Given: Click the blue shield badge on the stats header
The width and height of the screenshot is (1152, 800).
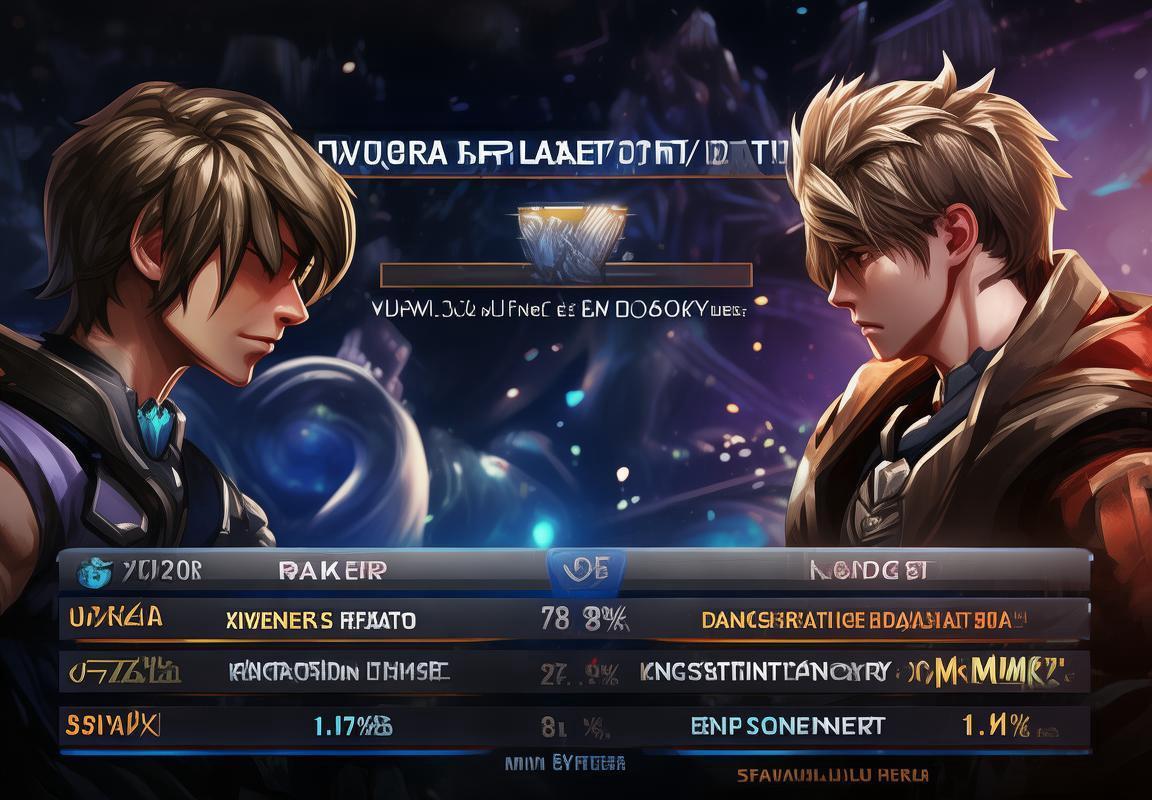Looking at the screenshot, I should point(586,570).
